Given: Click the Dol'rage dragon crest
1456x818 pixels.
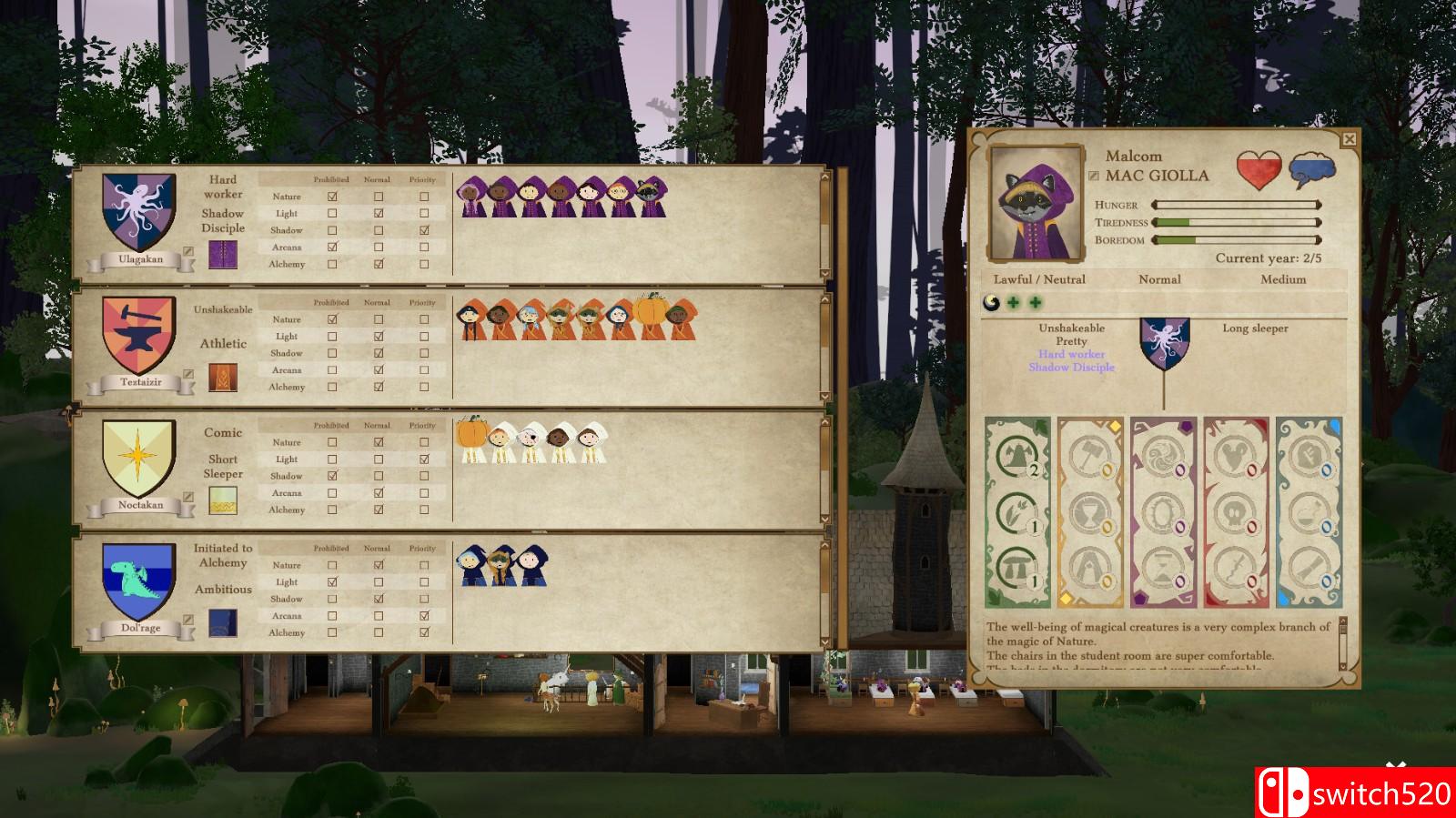Looking at the screenshot, I should 139,582.
